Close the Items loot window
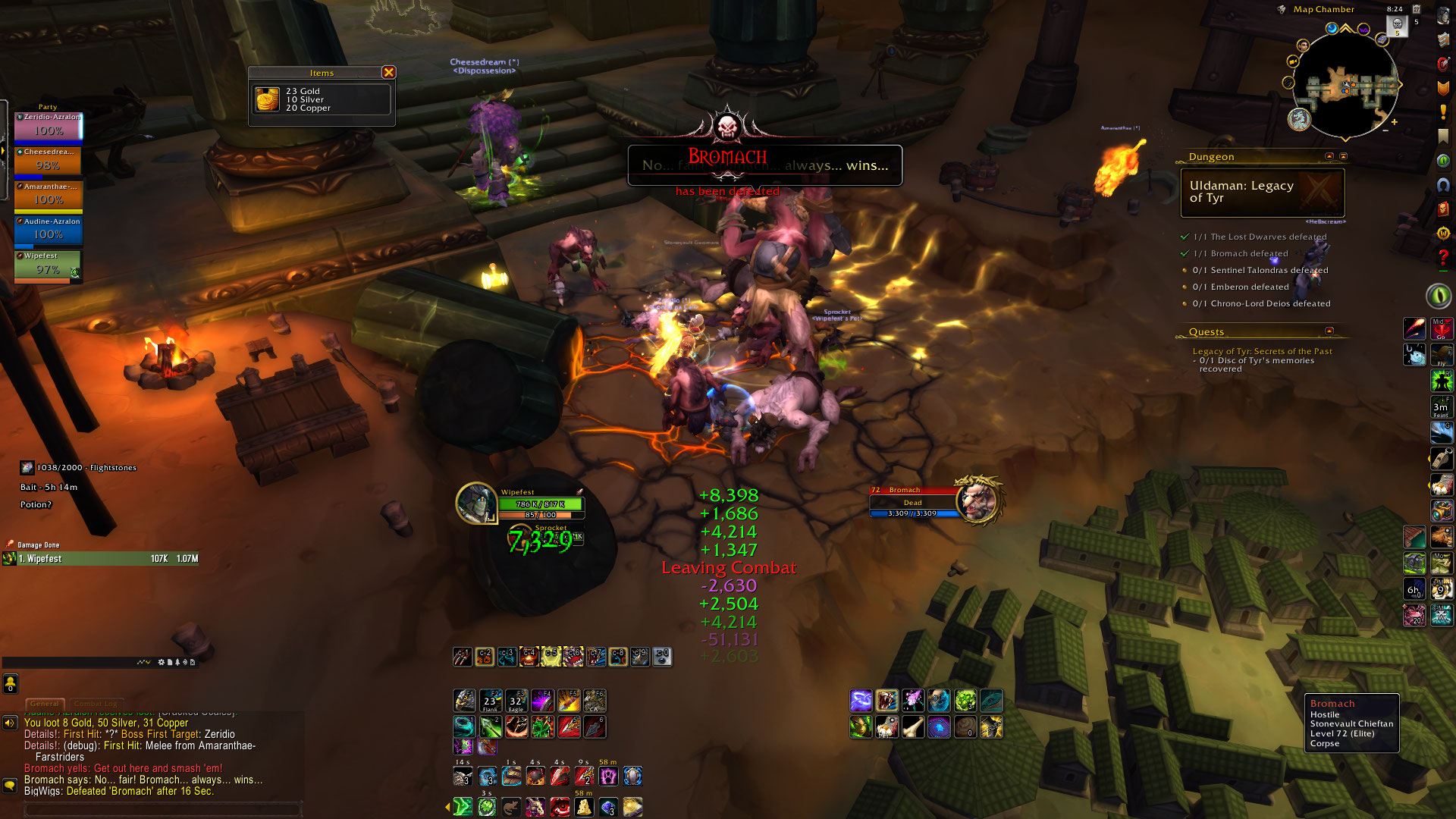 pos(388,72)
